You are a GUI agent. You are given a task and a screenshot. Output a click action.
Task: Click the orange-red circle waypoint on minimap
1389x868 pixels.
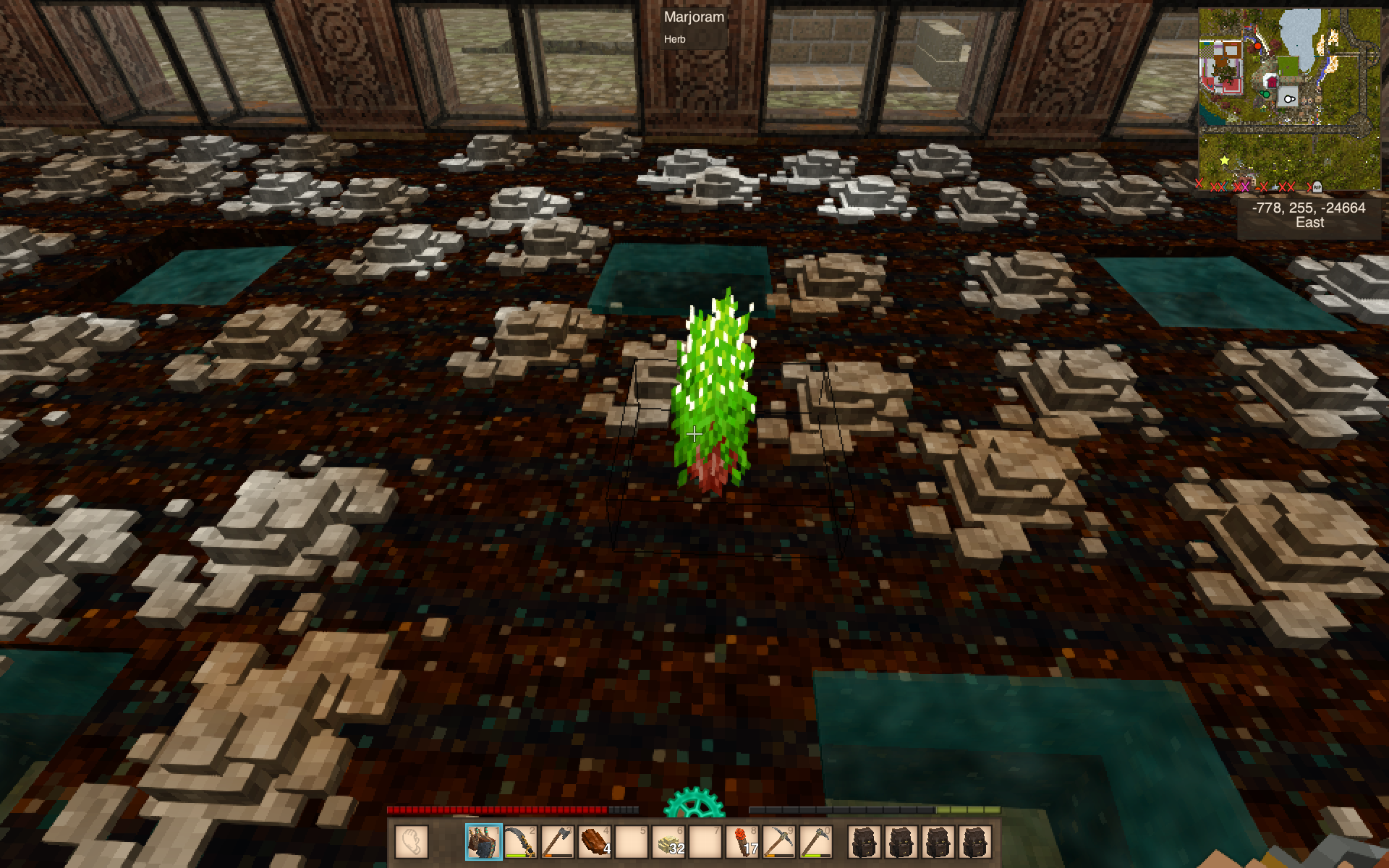tap(1258, 46)
